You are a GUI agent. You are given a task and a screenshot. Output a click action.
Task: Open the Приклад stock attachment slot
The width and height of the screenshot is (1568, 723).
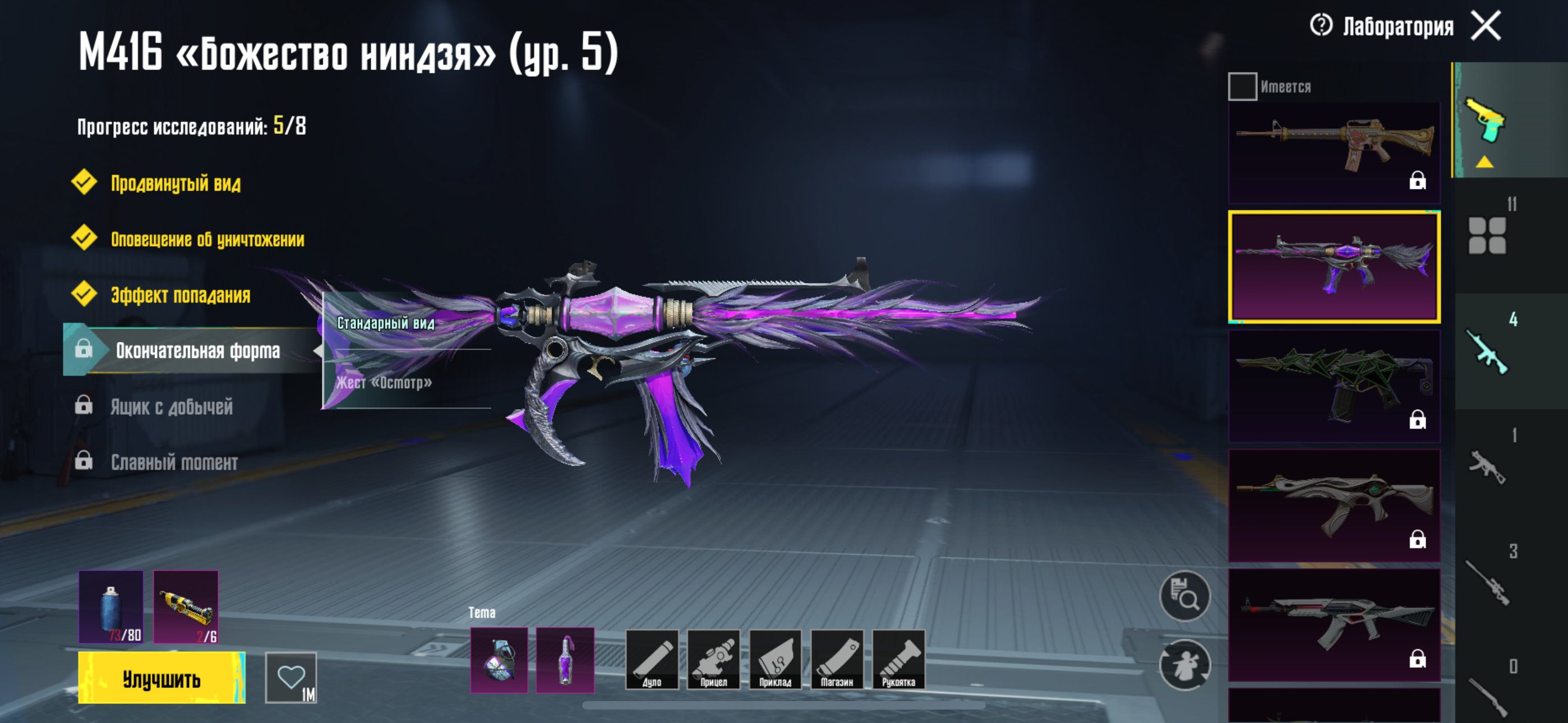coord(775,660)
